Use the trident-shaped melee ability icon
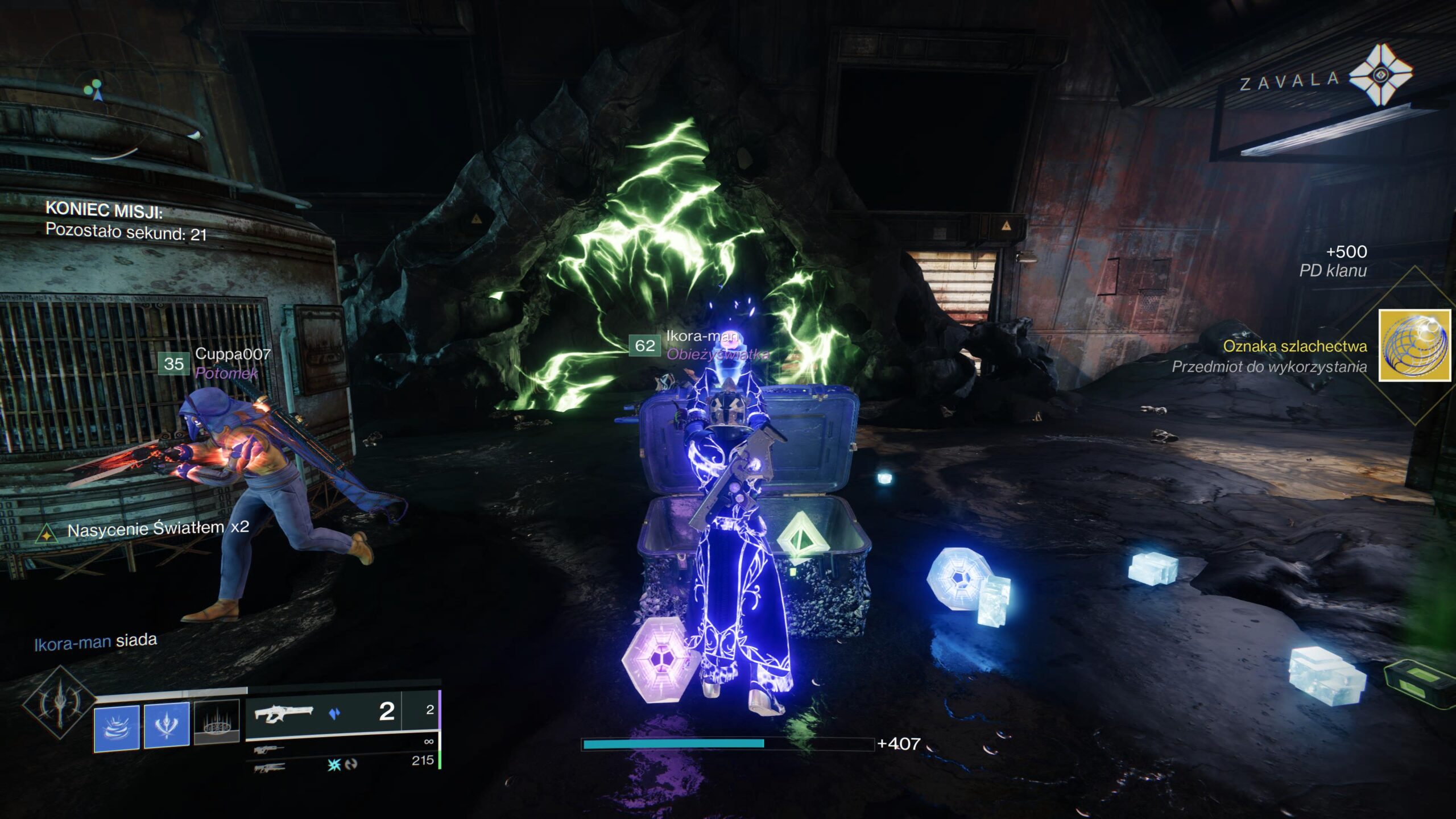The height and width of the screenshot is (819, 1456). pos(167,725)
